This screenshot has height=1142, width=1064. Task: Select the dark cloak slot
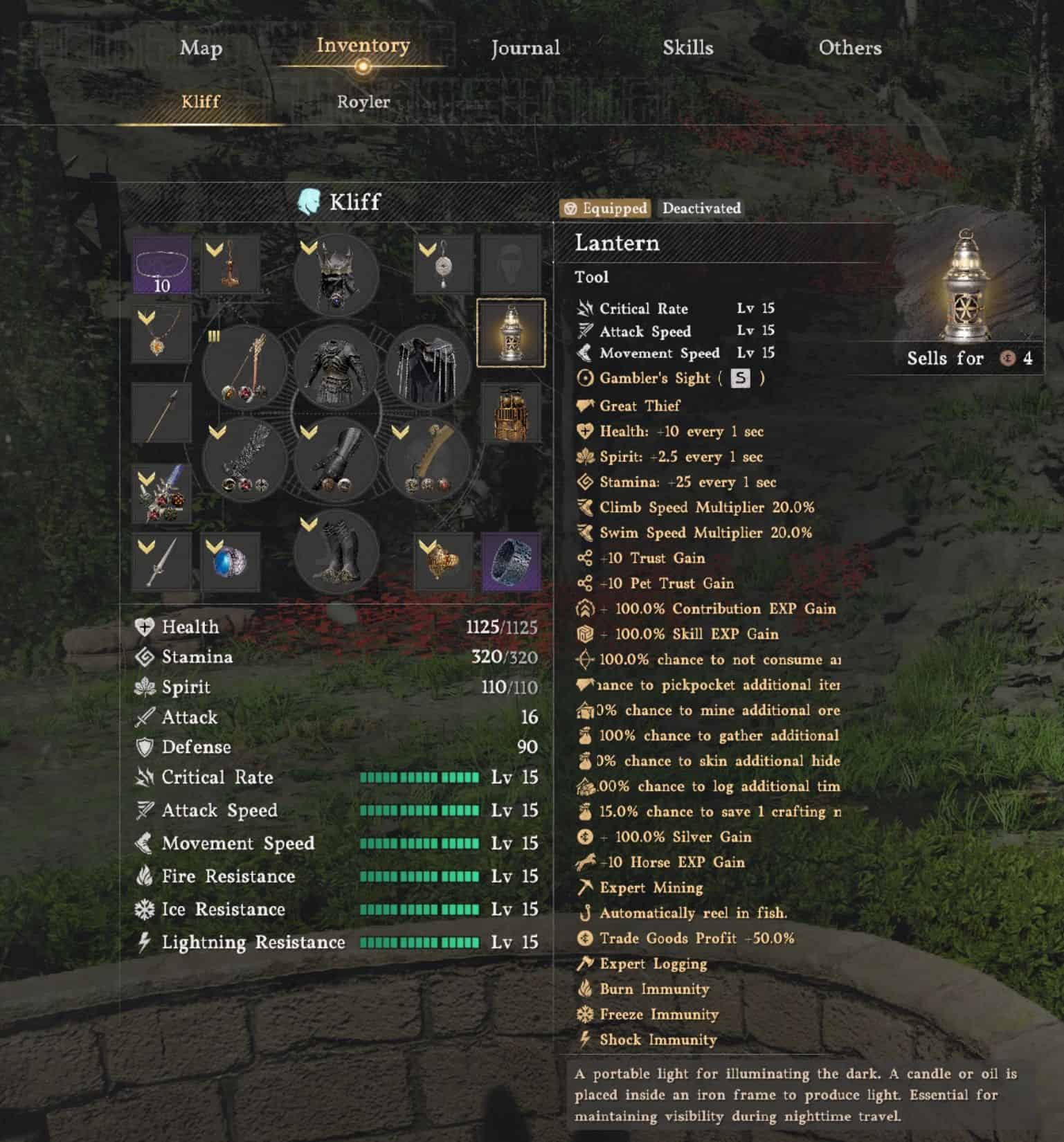pyautogui.click(x=428, y=367)
